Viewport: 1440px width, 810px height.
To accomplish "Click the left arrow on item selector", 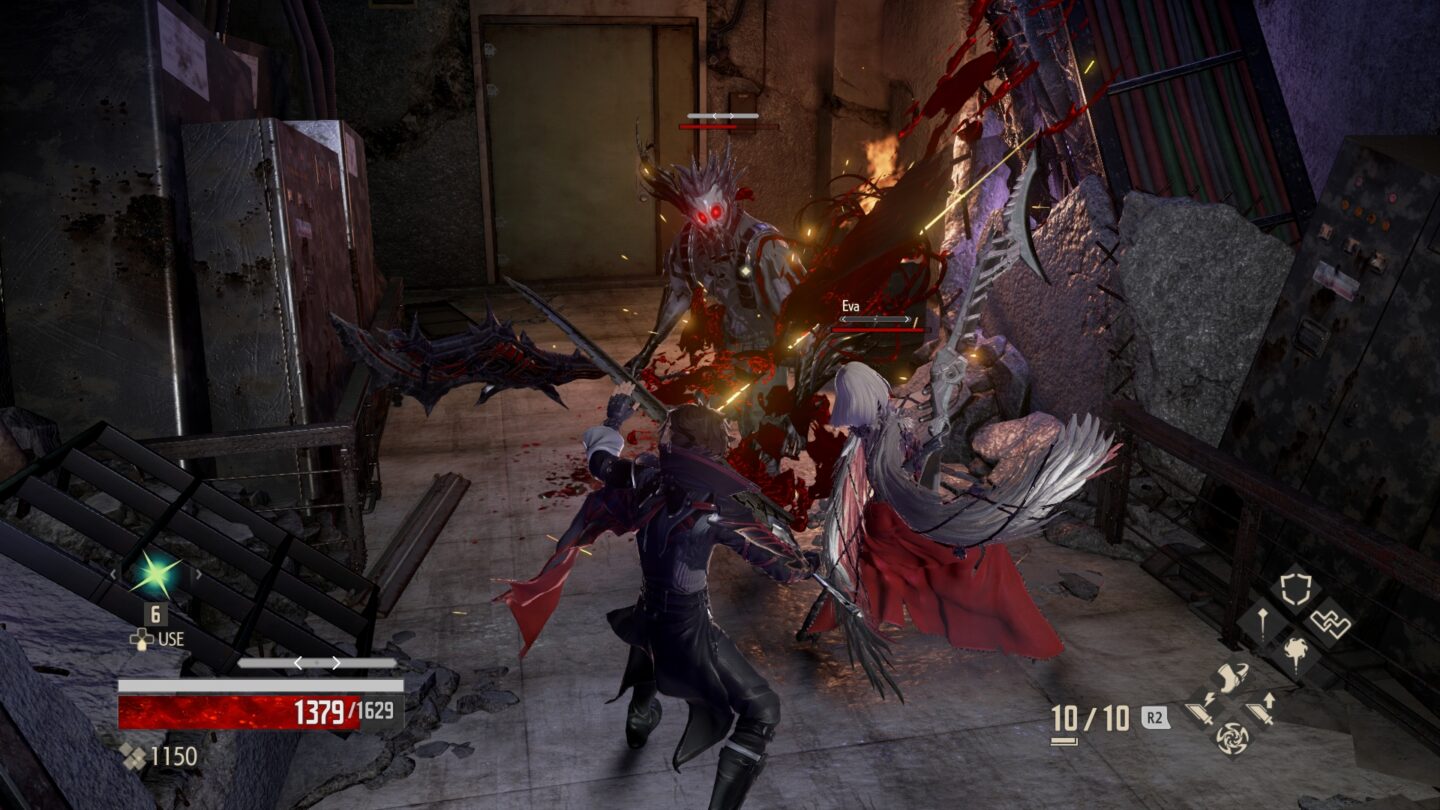I will 113,574.
